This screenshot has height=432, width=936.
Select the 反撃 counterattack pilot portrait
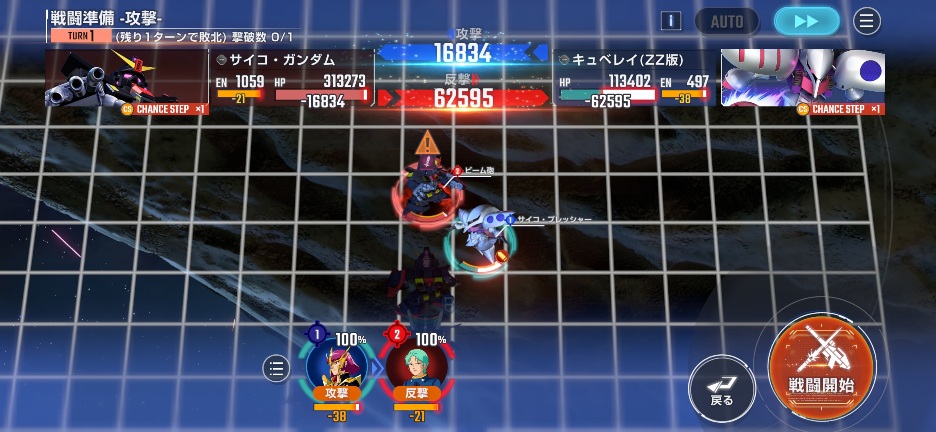tap(415, 365)
